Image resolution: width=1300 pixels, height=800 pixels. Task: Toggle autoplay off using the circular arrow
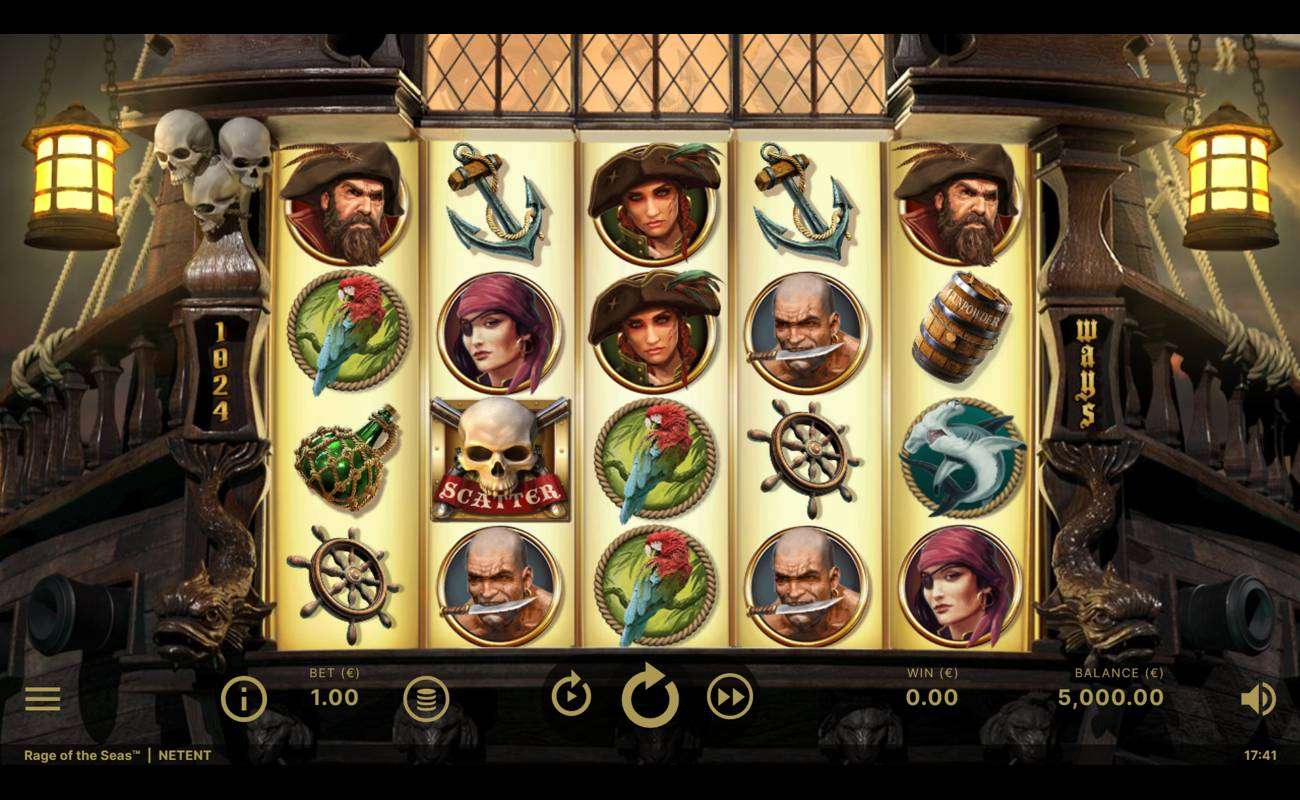tap(650, 697)
